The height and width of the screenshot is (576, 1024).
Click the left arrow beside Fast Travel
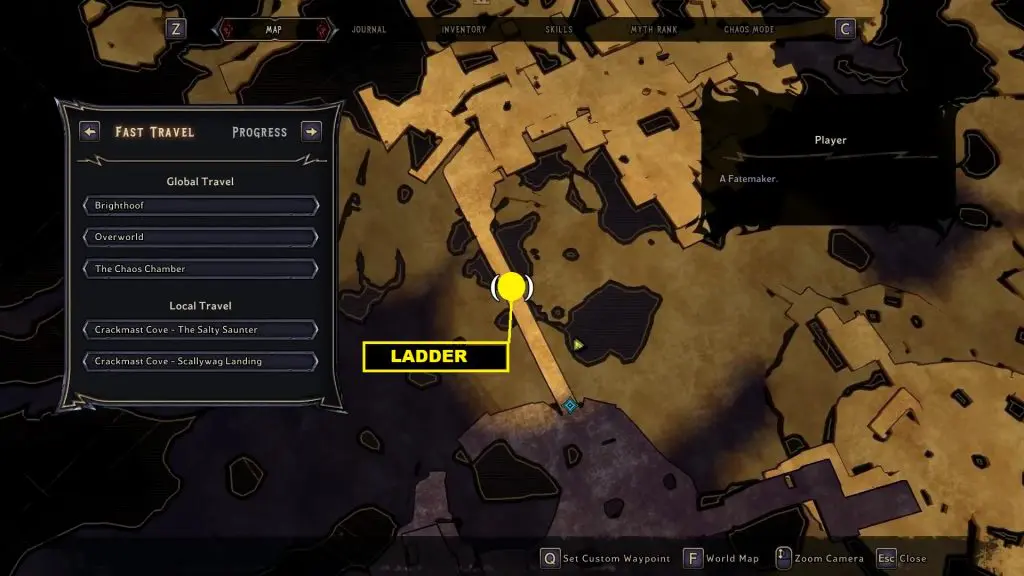(90, 132)
